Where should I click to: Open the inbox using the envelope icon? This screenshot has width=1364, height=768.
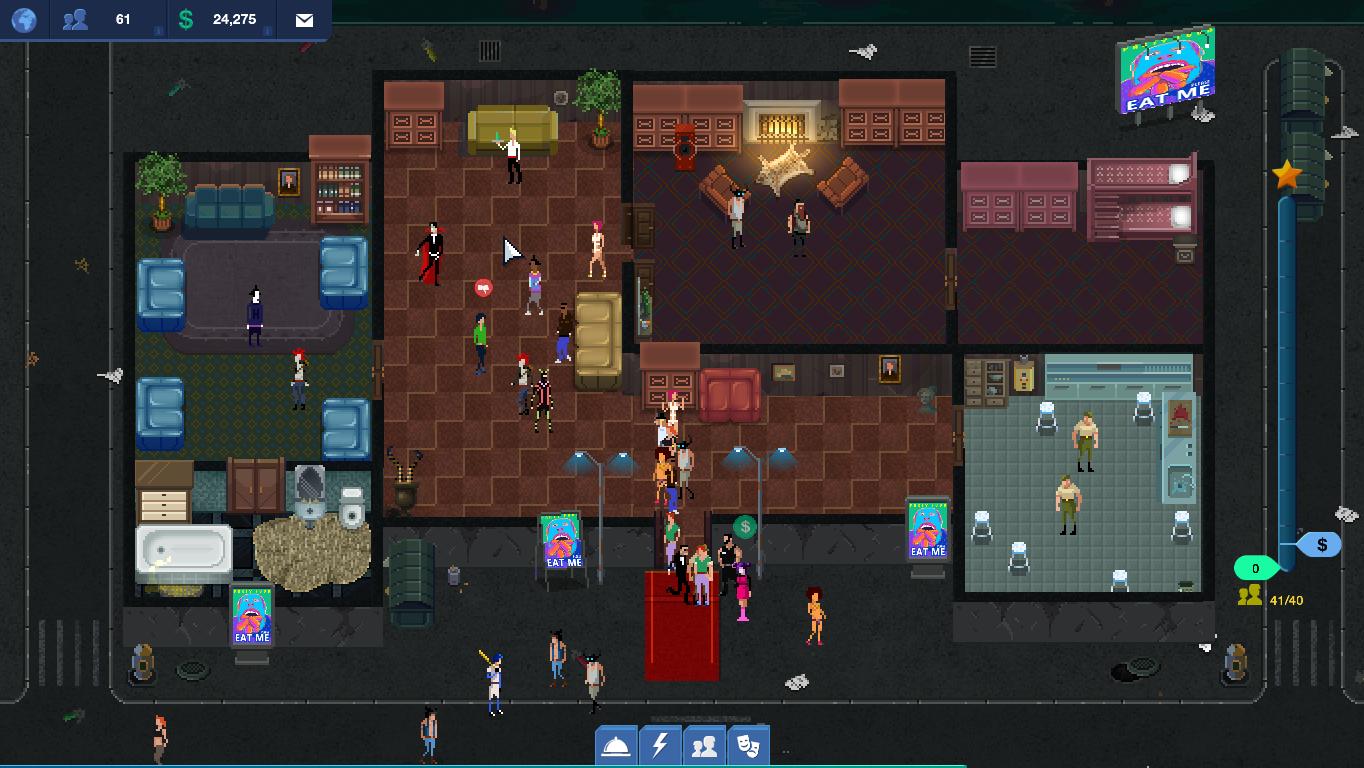303,18
